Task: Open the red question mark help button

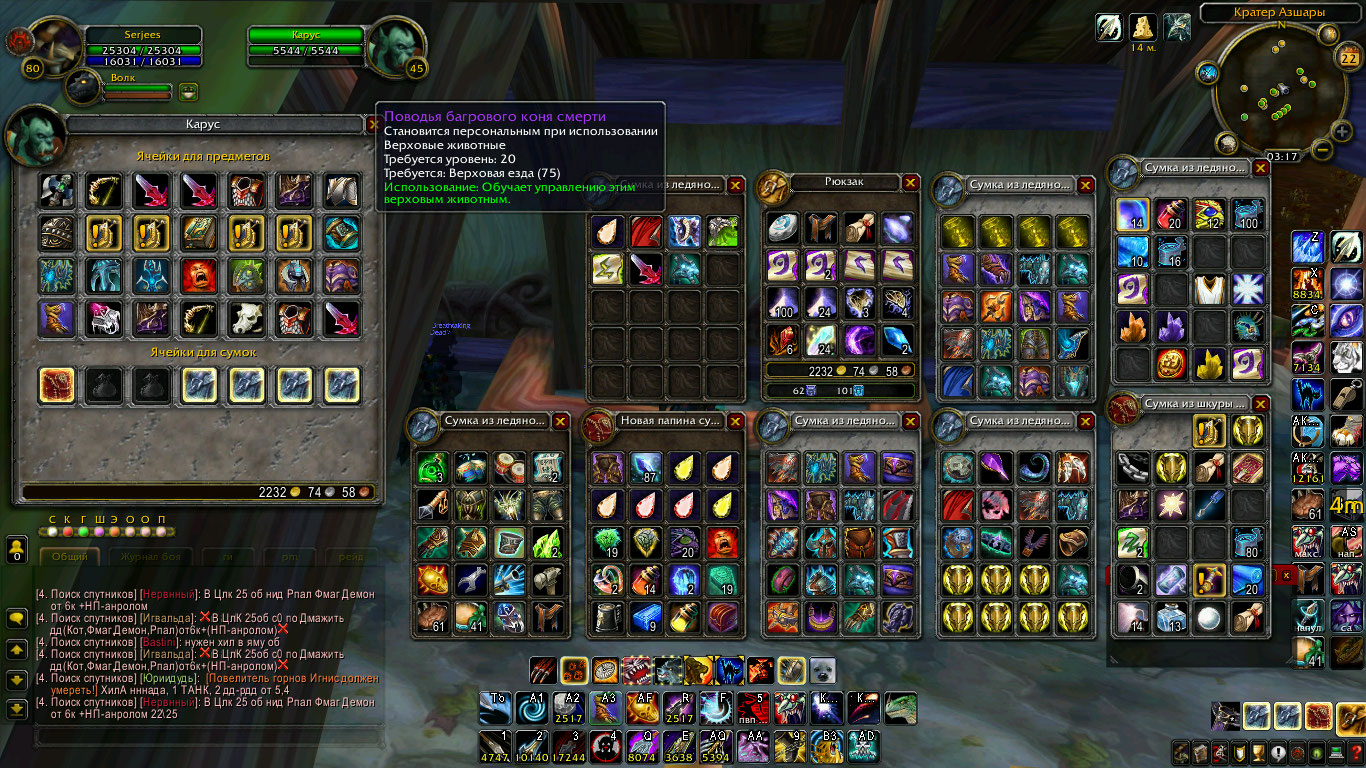Action: [1356, 752]
